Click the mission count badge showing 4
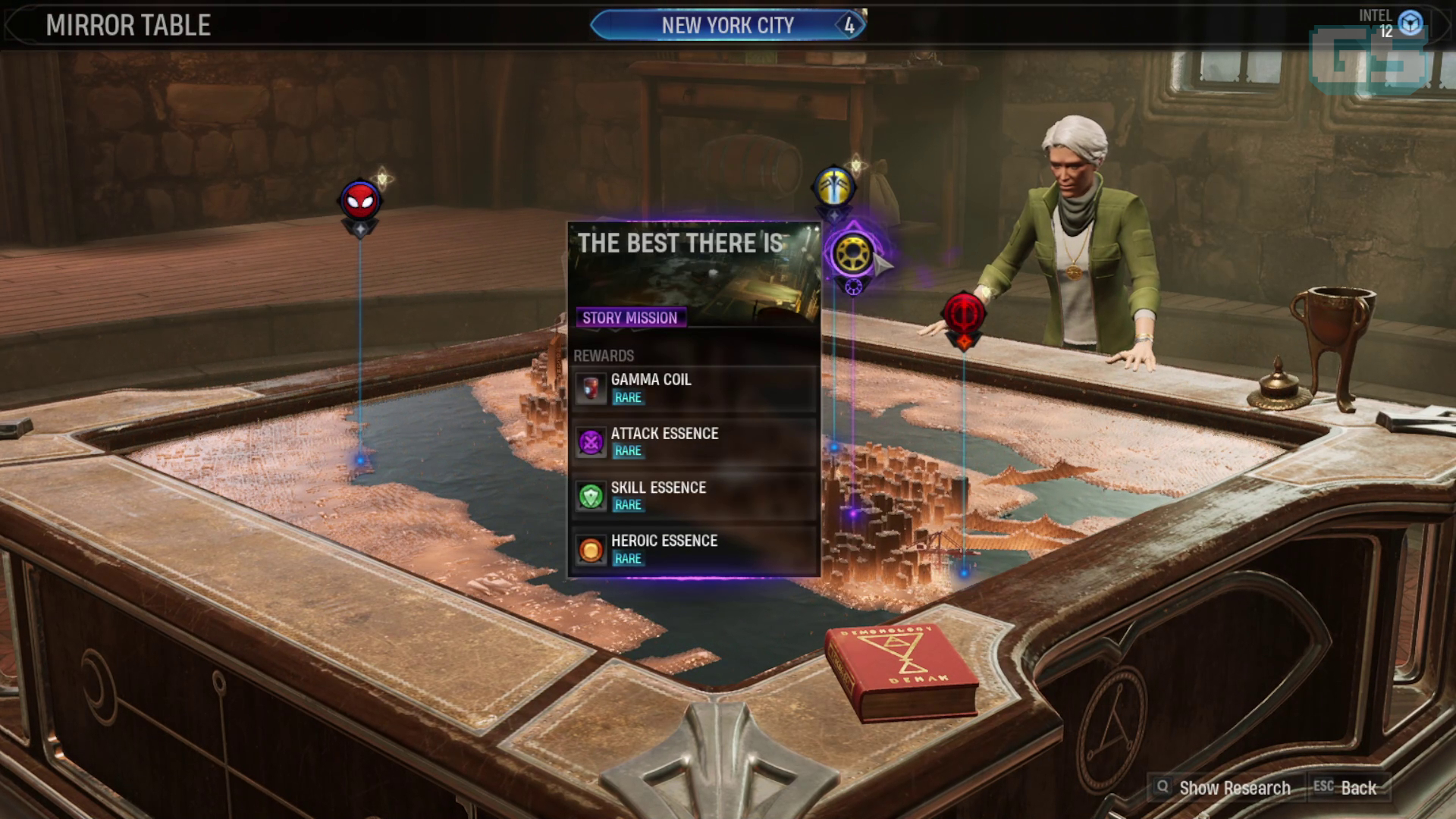Screen dimensions: 1456x819 tap(851, 24)
